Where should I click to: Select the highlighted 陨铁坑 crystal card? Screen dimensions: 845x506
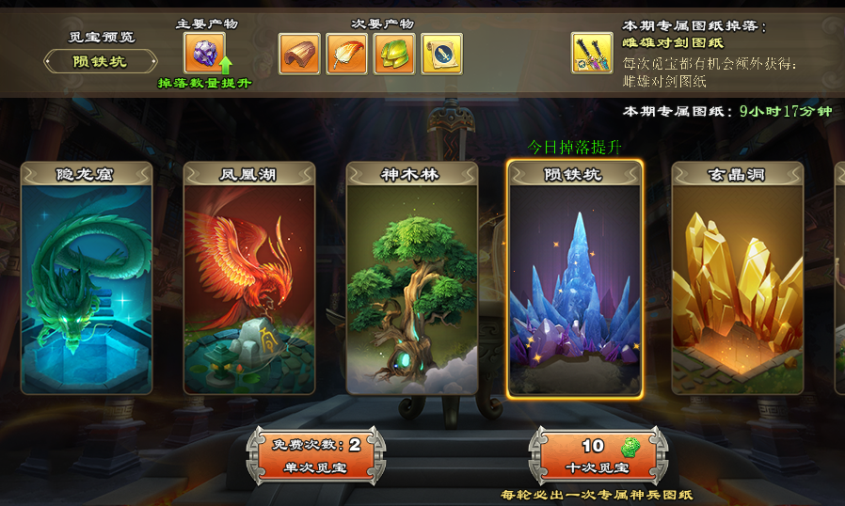574,278
